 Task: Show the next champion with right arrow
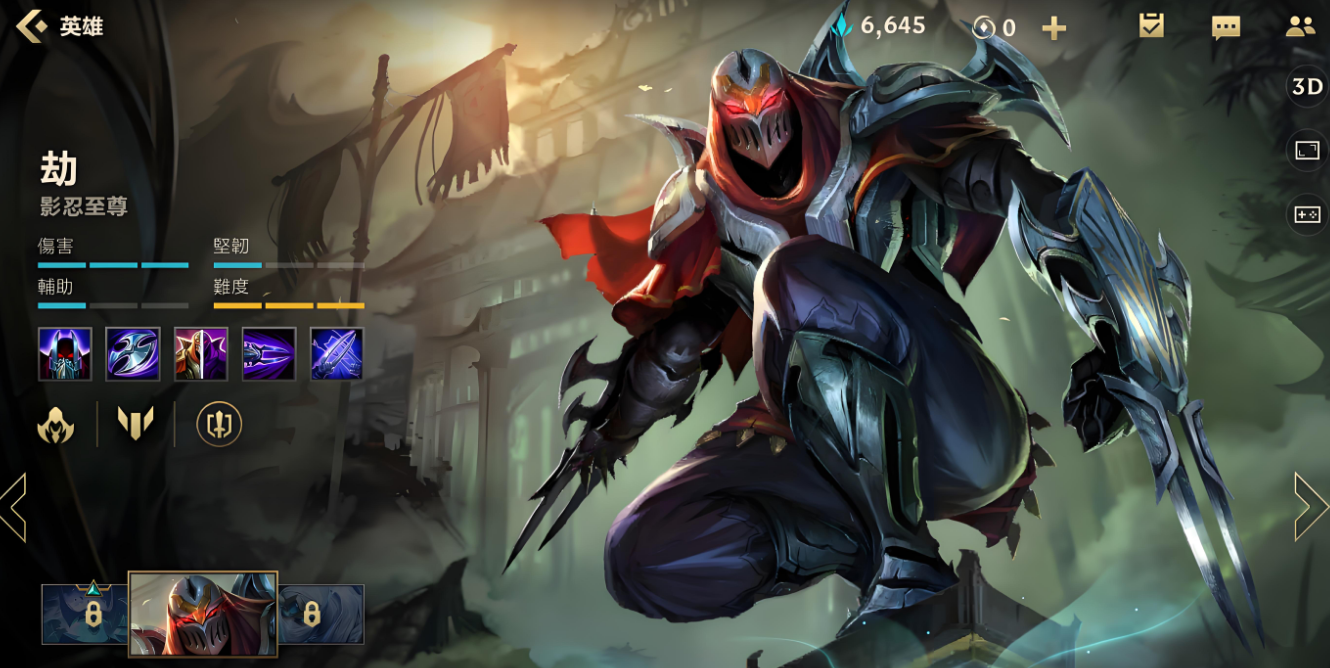[1311, 507]
